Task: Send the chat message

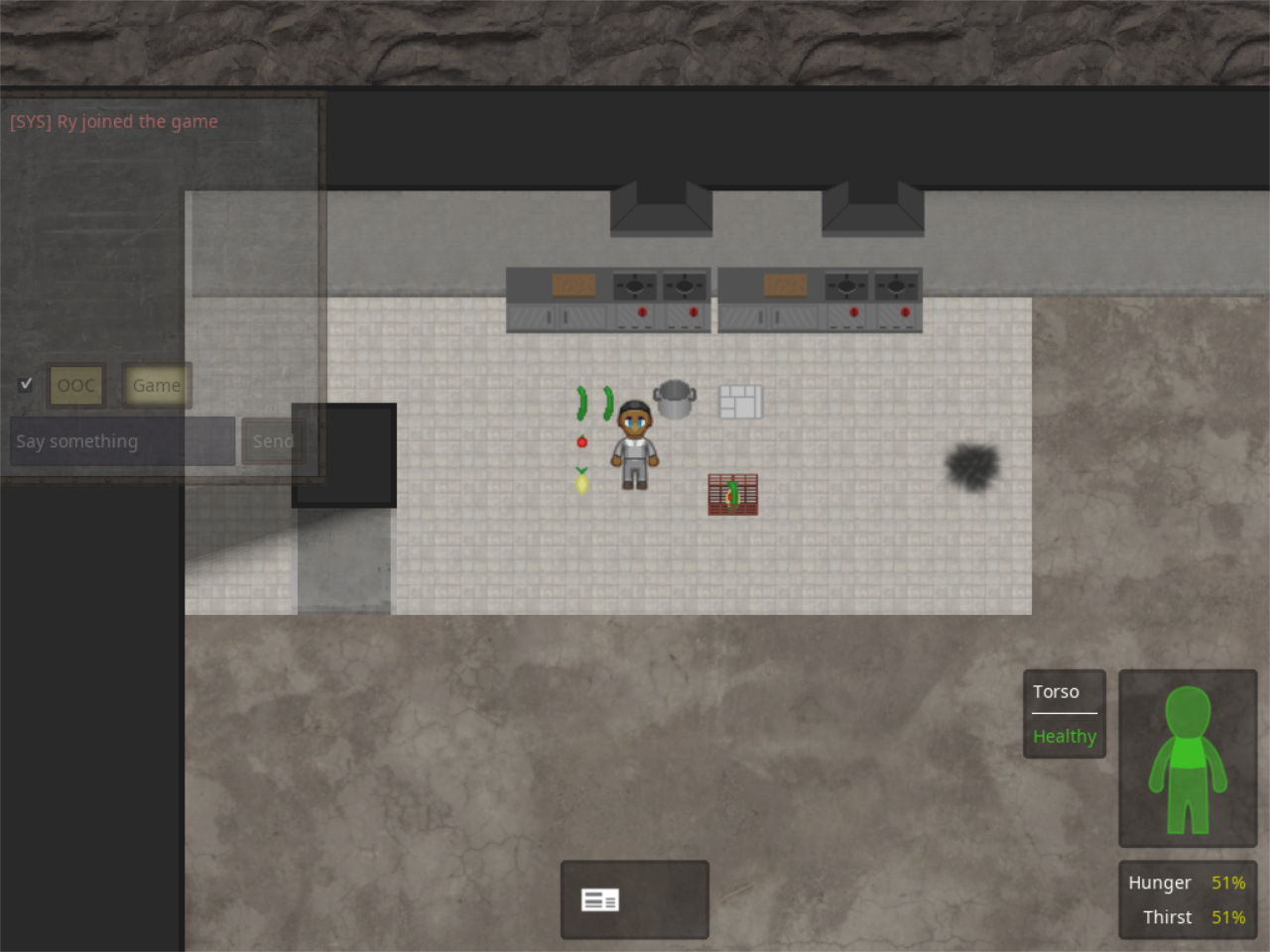Action: [272, 441]
